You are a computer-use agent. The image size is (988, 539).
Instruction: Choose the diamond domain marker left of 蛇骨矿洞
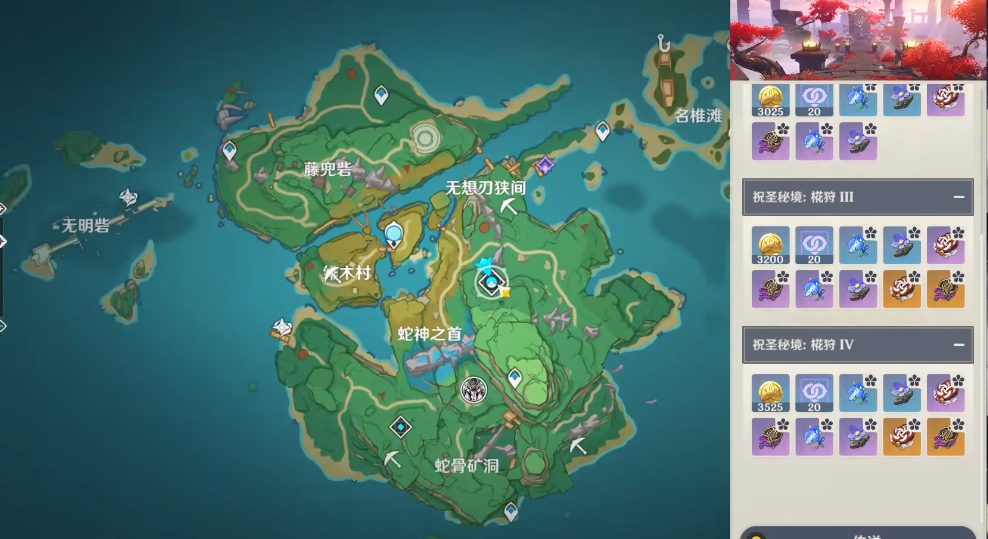tap(401, 427)
